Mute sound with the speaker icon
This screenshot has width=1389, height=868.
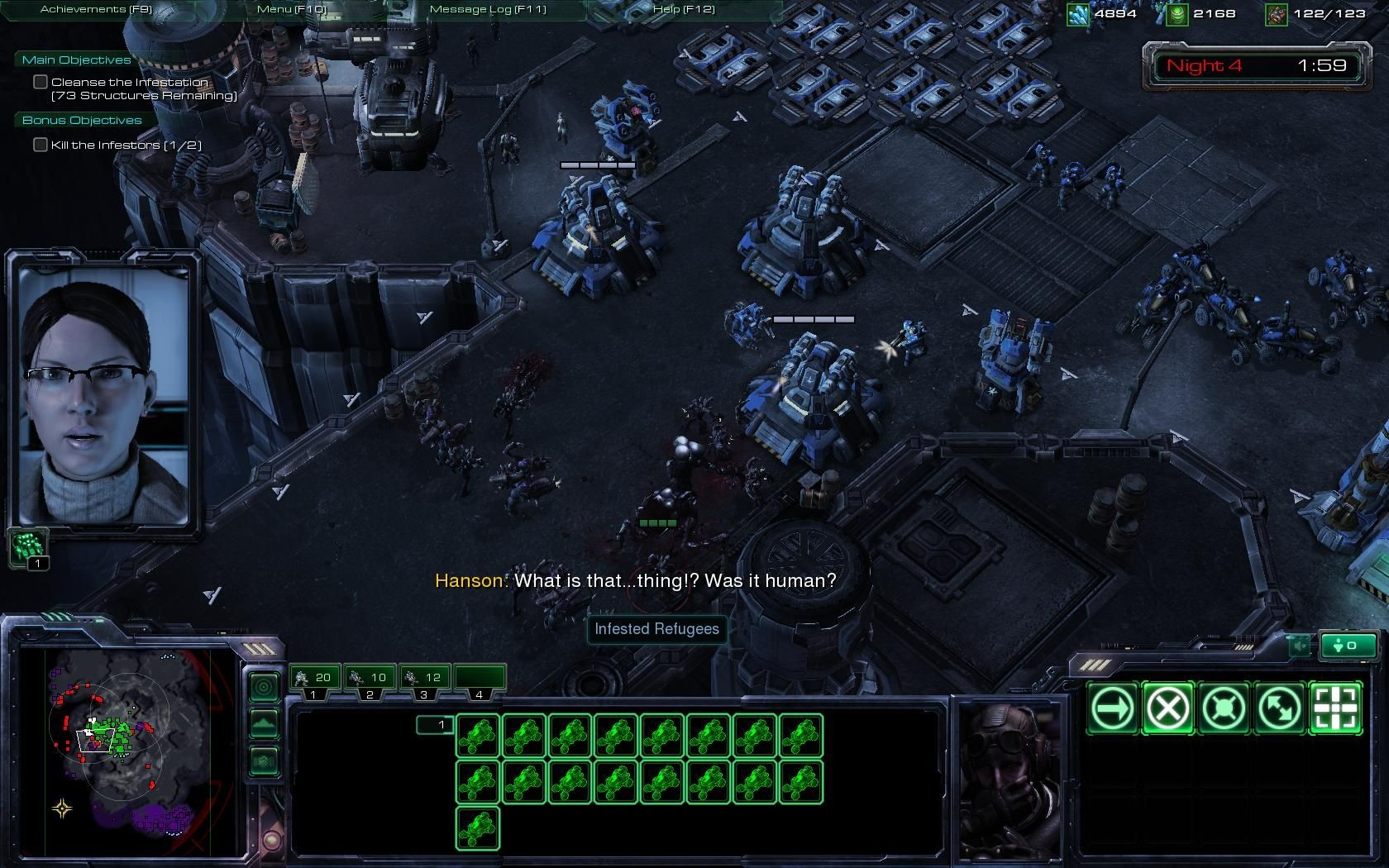1297,646
